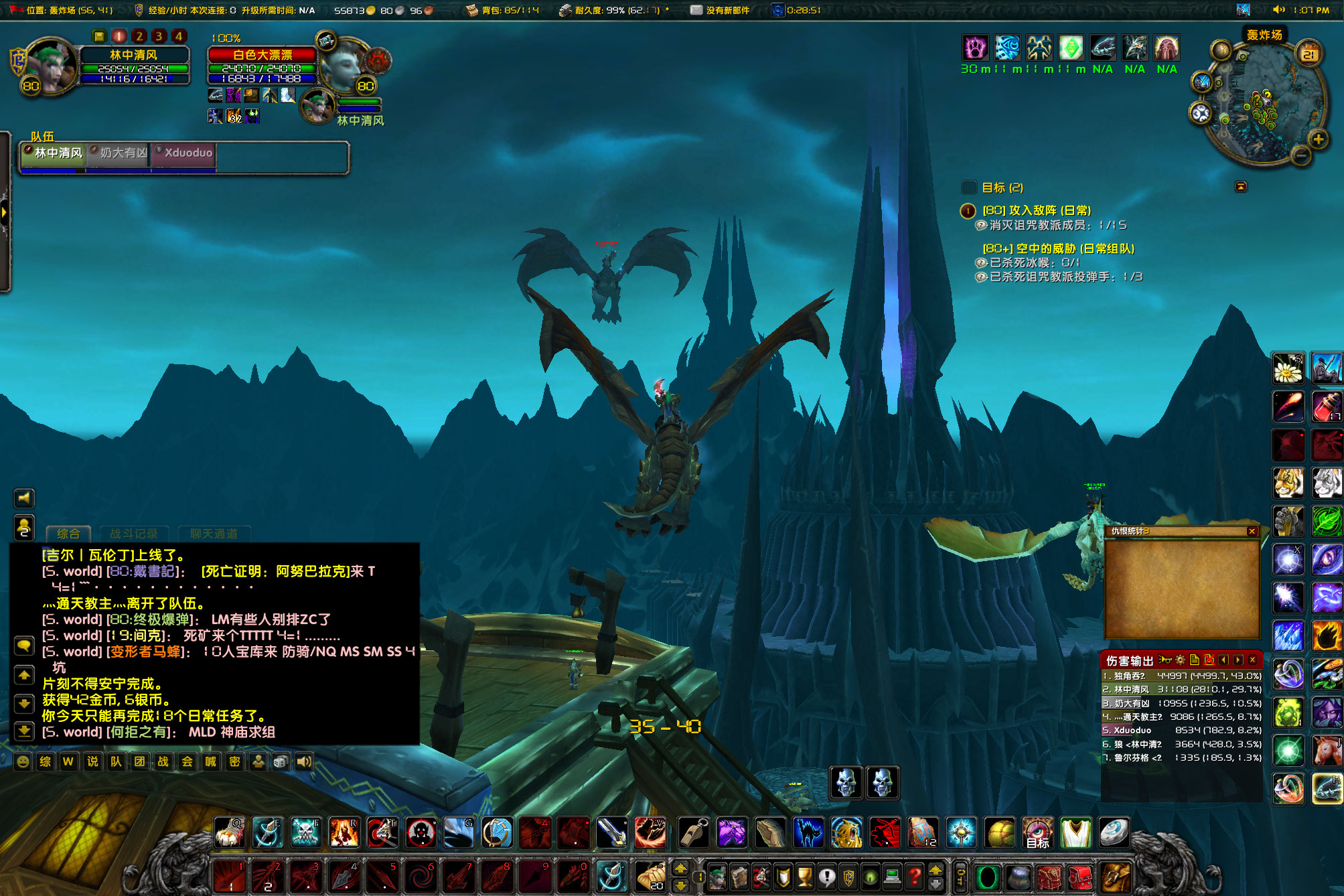Click the 白色大漂漂 target health bar
This screenshot has height=896, width=1344.
(263, 56)
